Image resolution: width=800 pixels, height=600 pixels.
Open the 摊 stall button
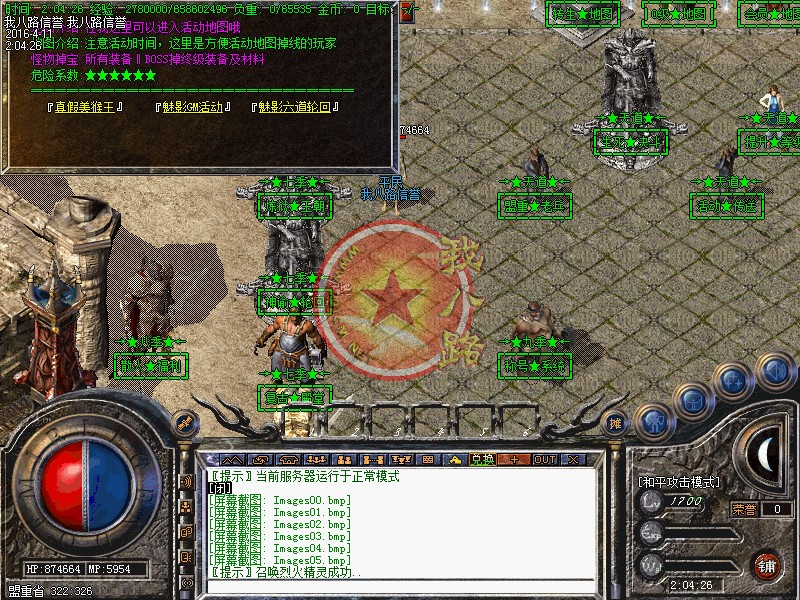click(x=616, y=422)
